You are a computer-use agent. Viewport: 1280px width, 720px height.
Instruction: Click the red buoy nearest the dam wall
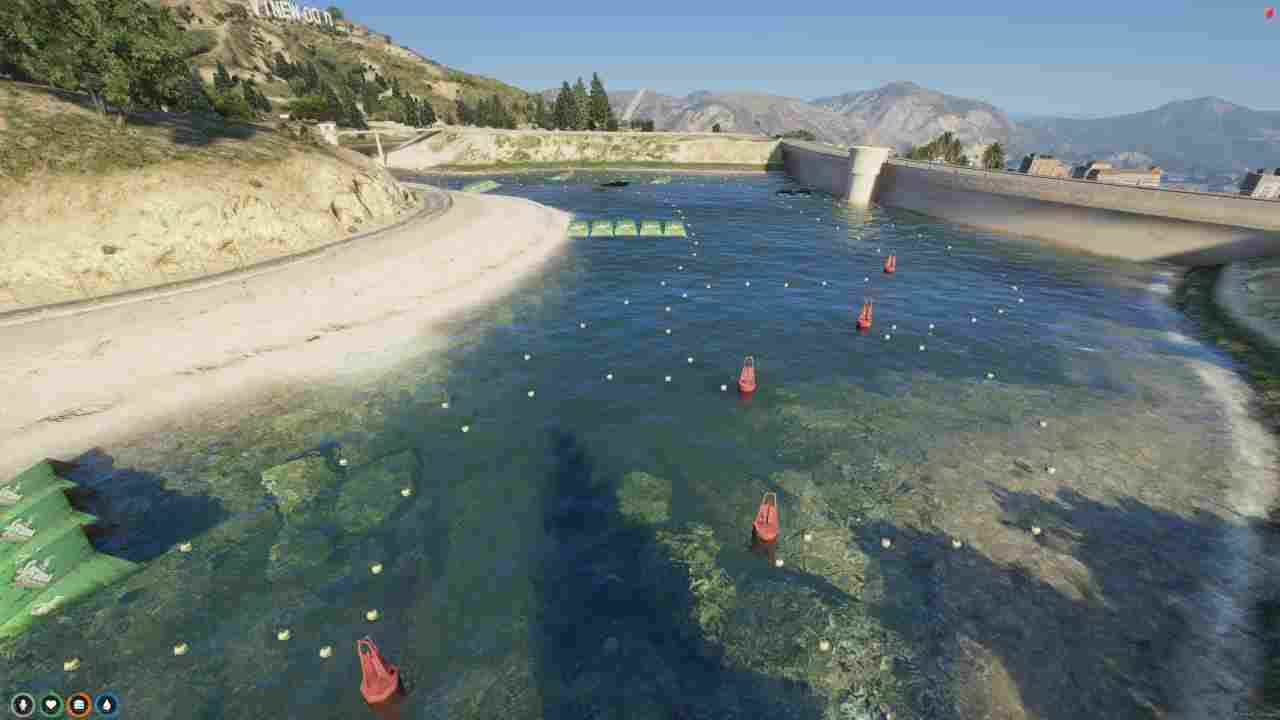tap(888, 264)
